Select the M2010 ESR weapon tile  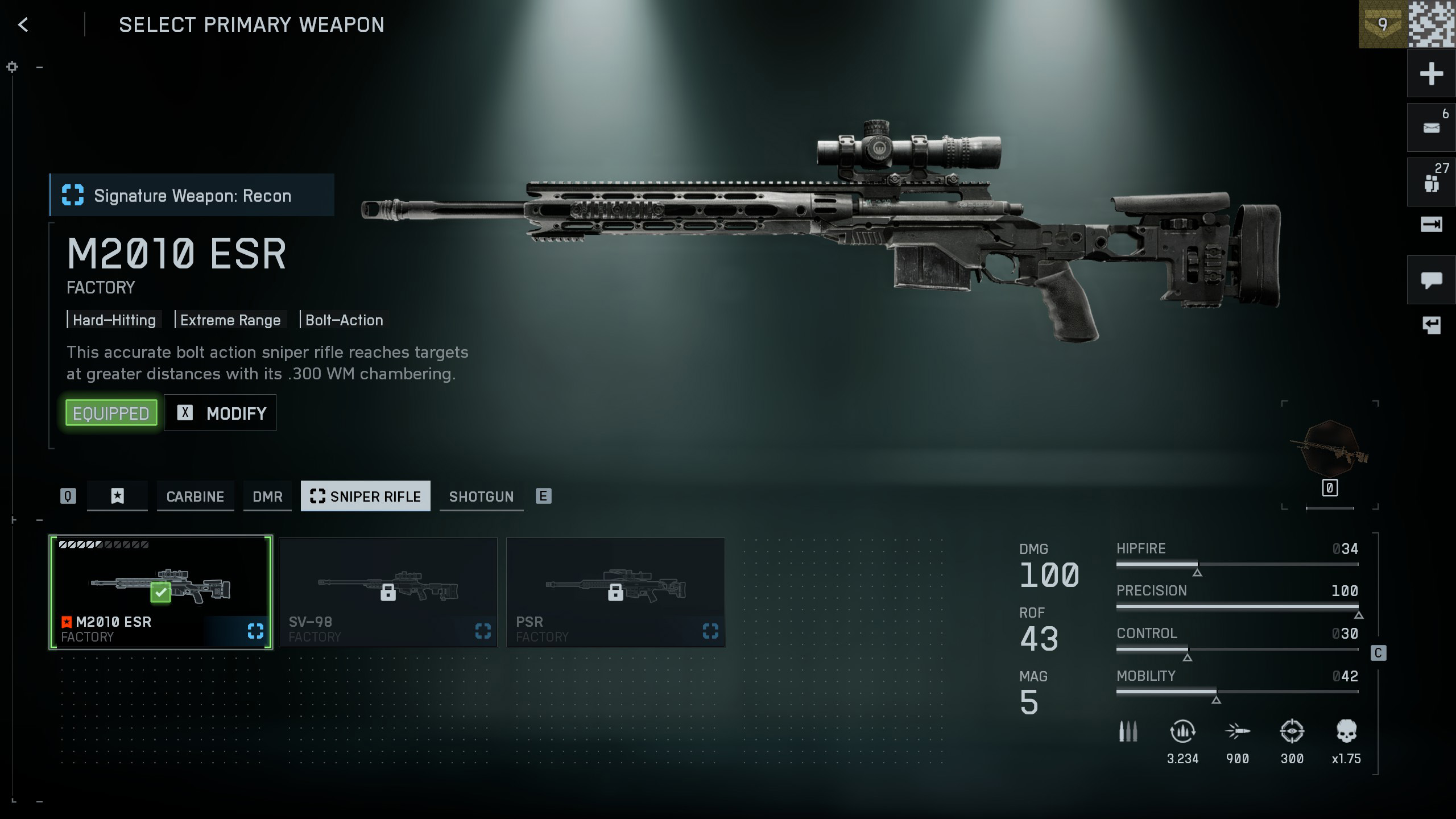161,592
